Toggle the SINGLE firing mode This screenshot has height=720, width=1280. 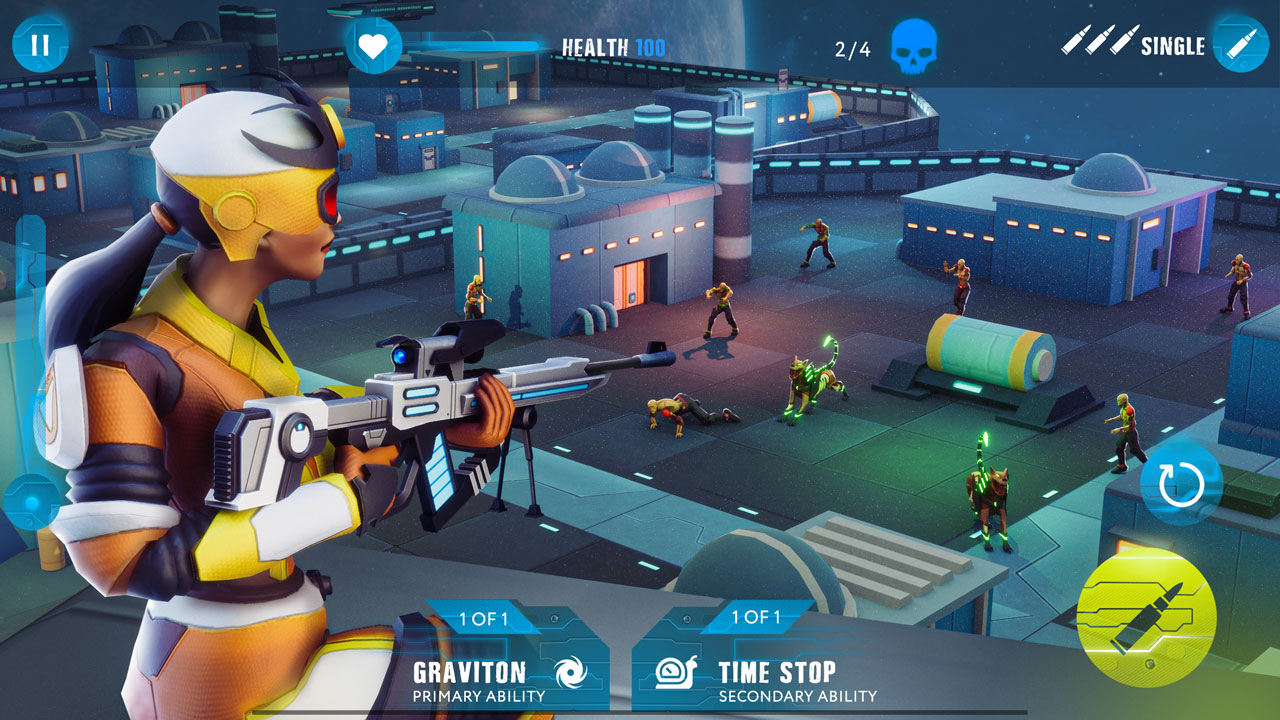(x=1172, y=44)
